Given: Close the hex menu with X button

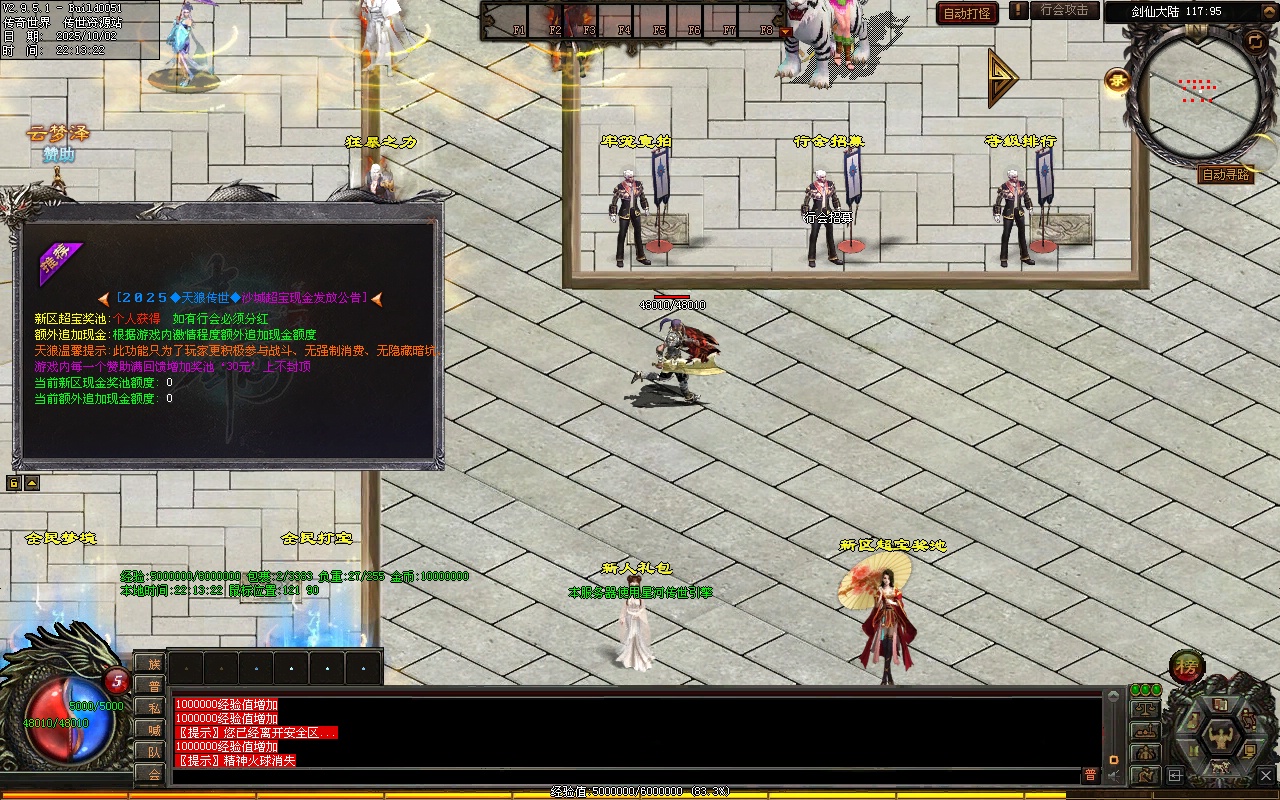Looking at the screenshot, I should 1265,775.
